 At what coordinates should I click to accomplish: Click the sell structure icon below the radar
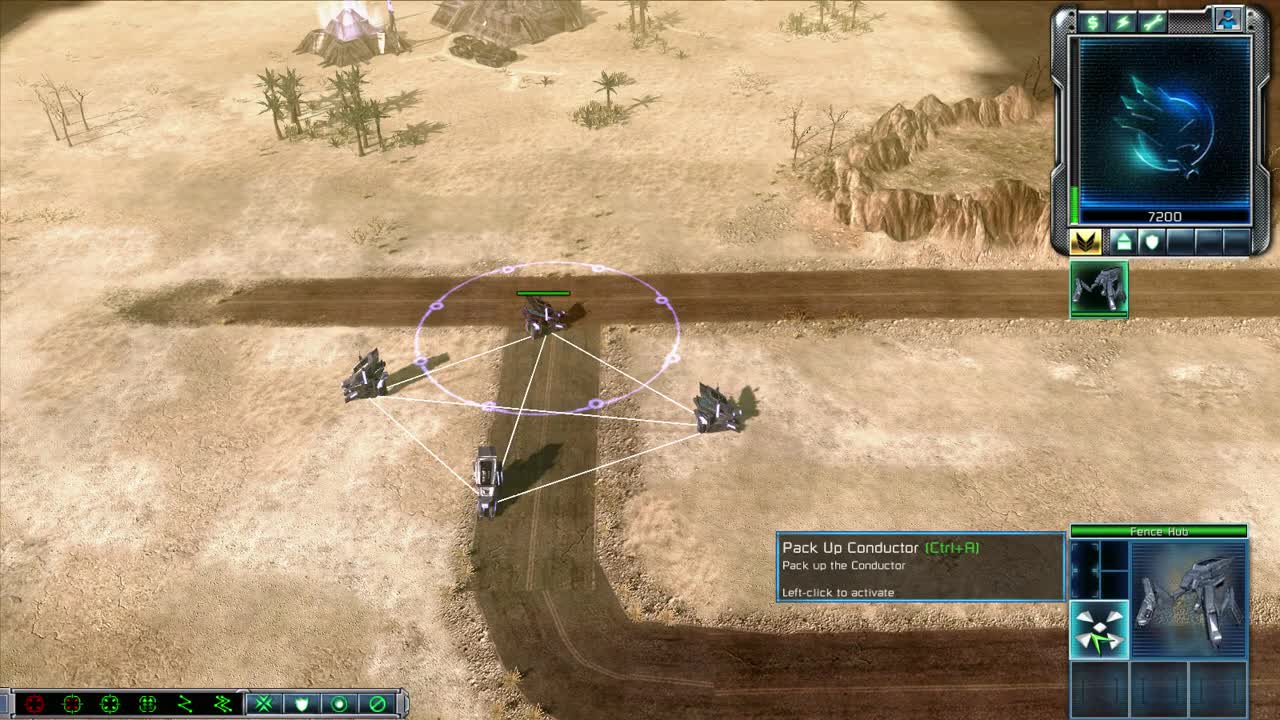coord(1124,242)
